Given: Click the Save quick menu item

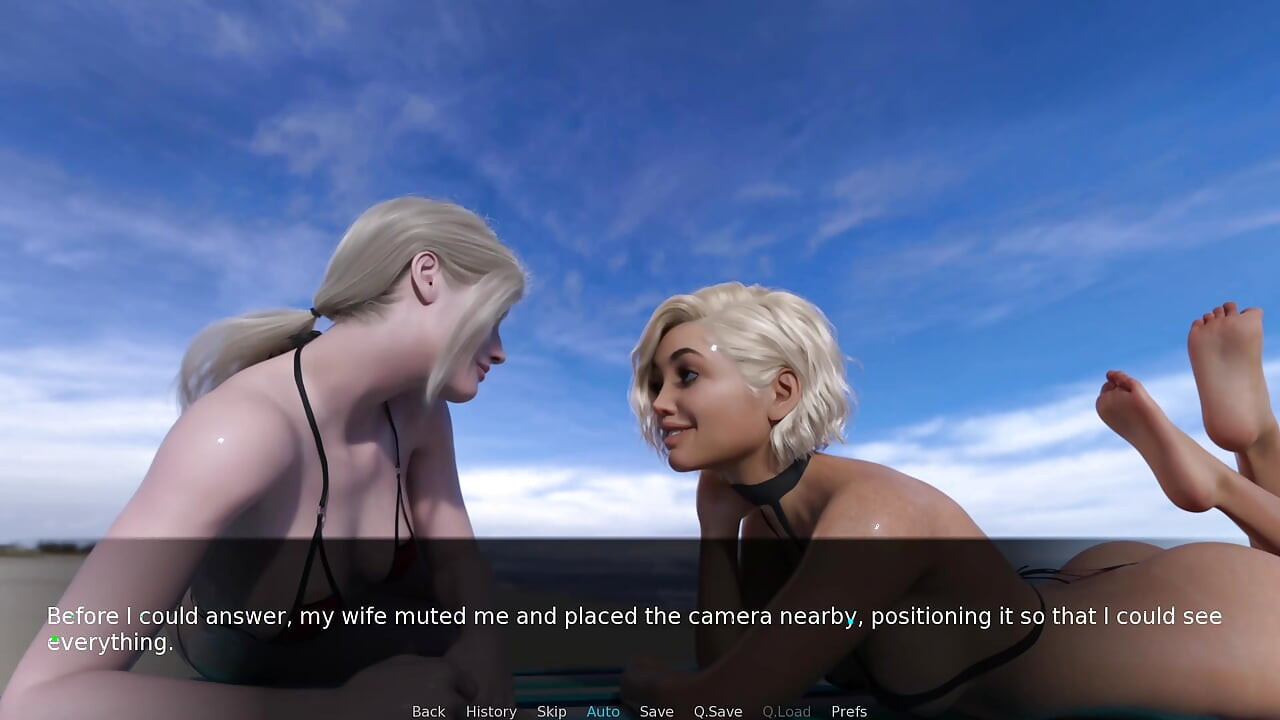Looking at the screenshot, I should pyautogui.click(x=656, y=711).
